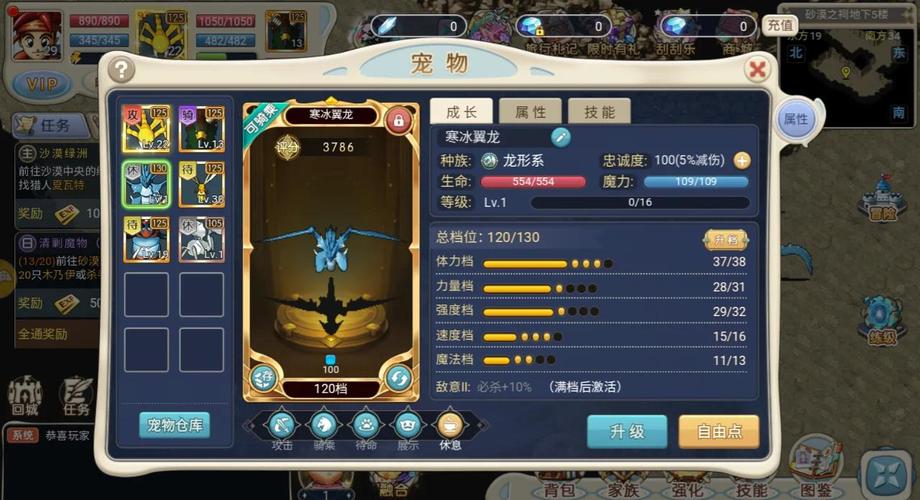Screen dimensions: 920x500
Task: Add loyalty with the yellow plus button
Action: coord(742,160)
